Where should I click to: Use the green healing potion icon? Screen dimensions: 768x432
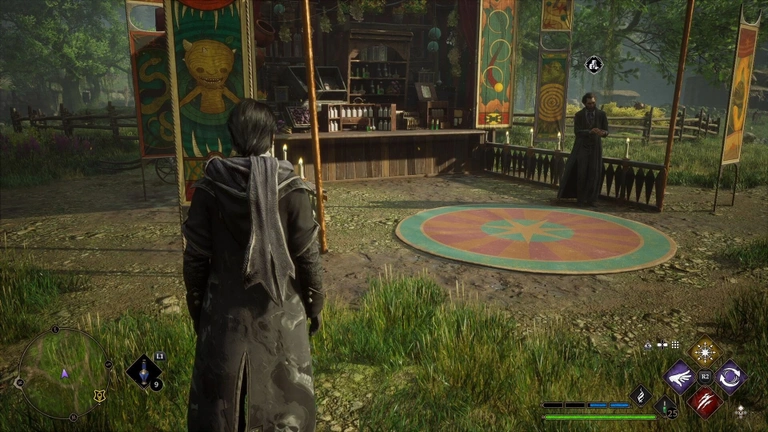(665, 406)
